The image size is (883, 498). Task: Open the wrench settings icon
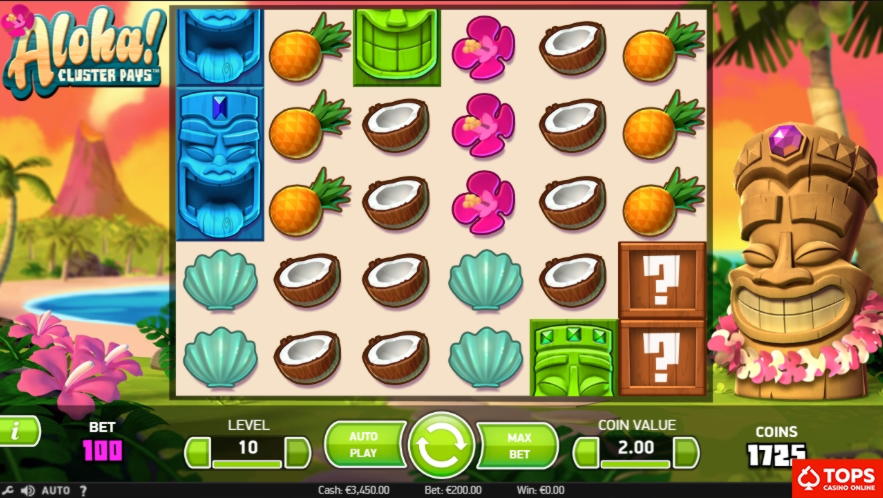coord(10,490)
